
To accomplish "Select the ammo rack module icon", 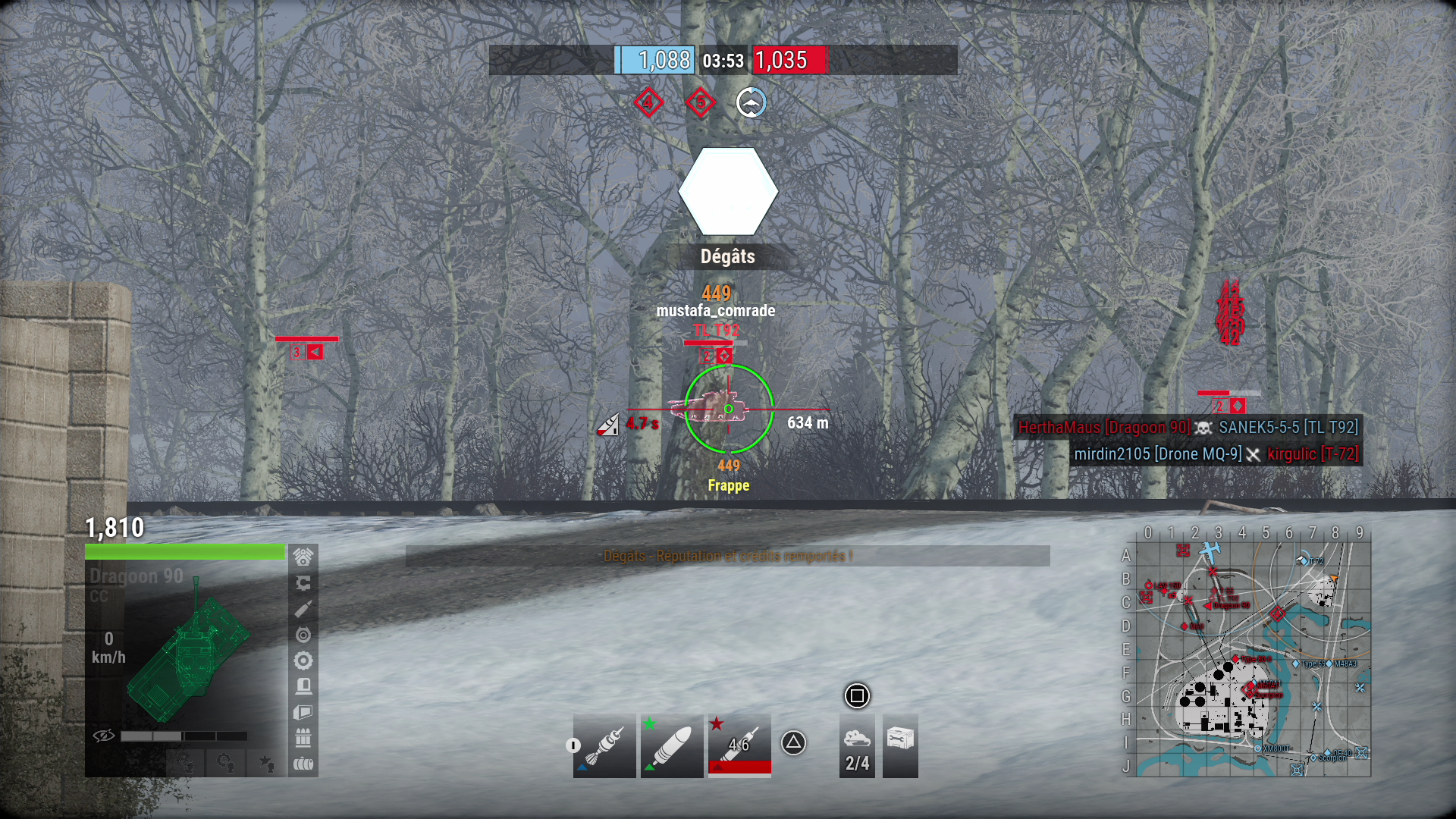I will [303, 738].
